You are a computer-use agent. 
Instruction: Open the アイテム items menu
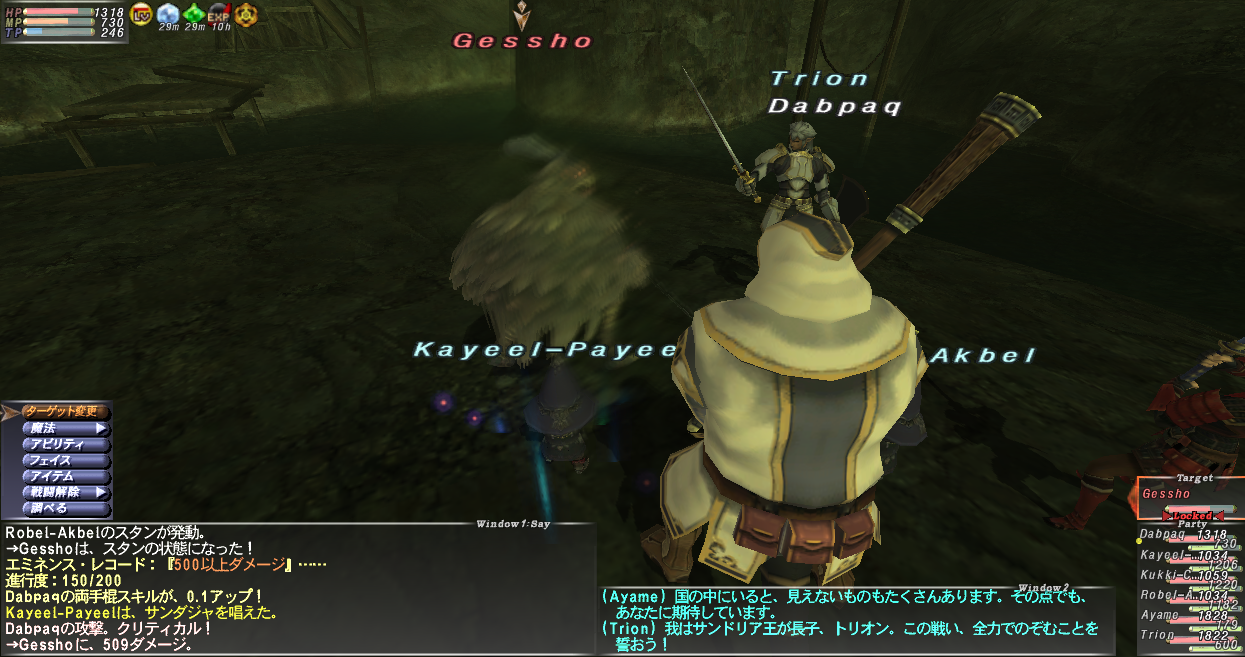(x=64, y=476)
